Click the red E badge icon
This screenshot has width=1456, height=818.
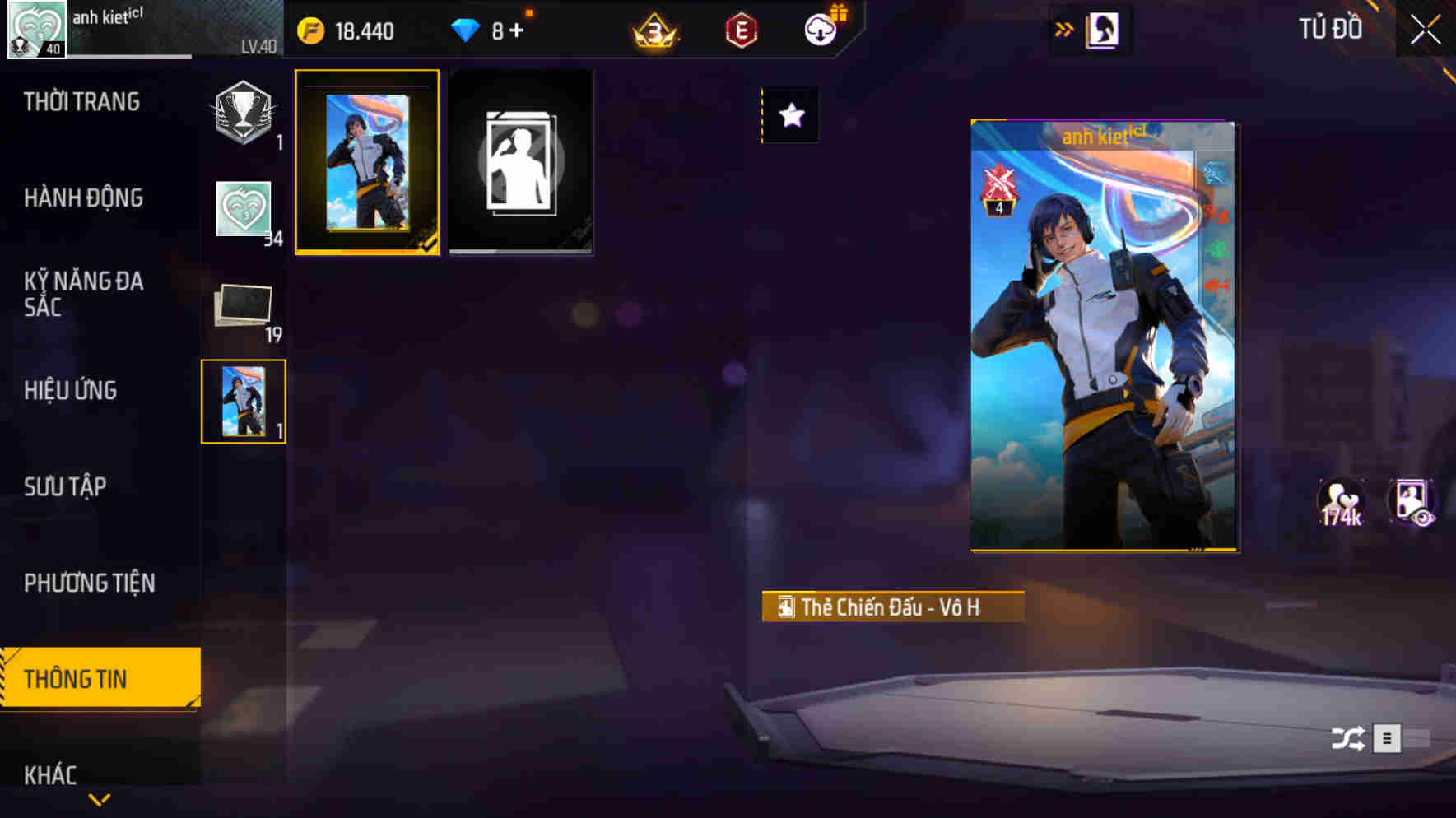click(x=739, y=30)
